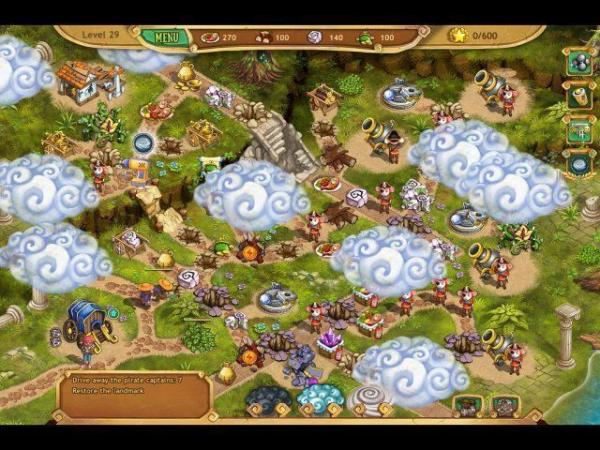Use the speed-up workers bonus icon
Image resolution: width=600 pixels, height=450 pixels.
(579, 130)
